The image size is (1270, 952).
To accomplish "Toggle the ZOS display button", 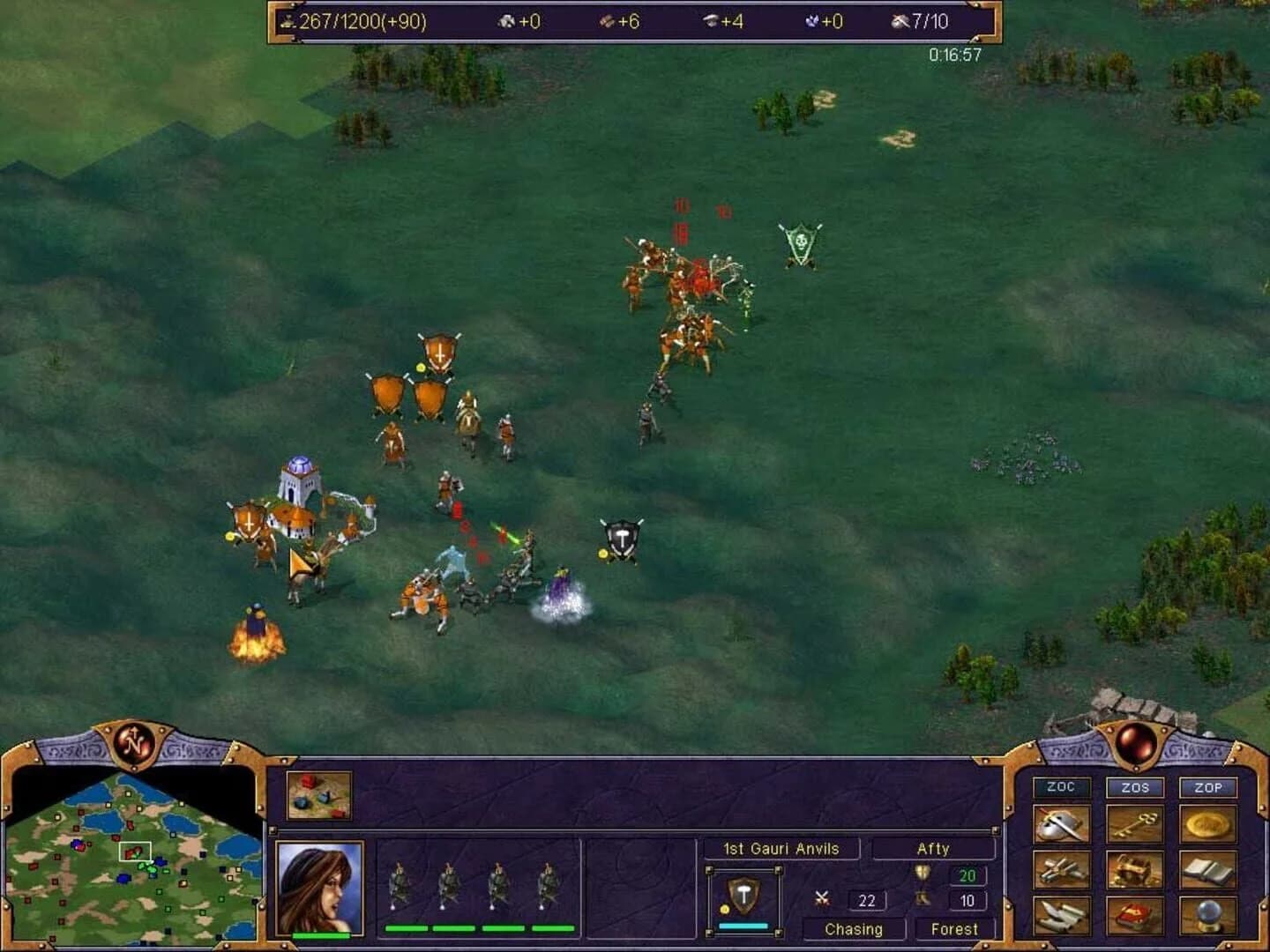I will [x=1134, y=788].
